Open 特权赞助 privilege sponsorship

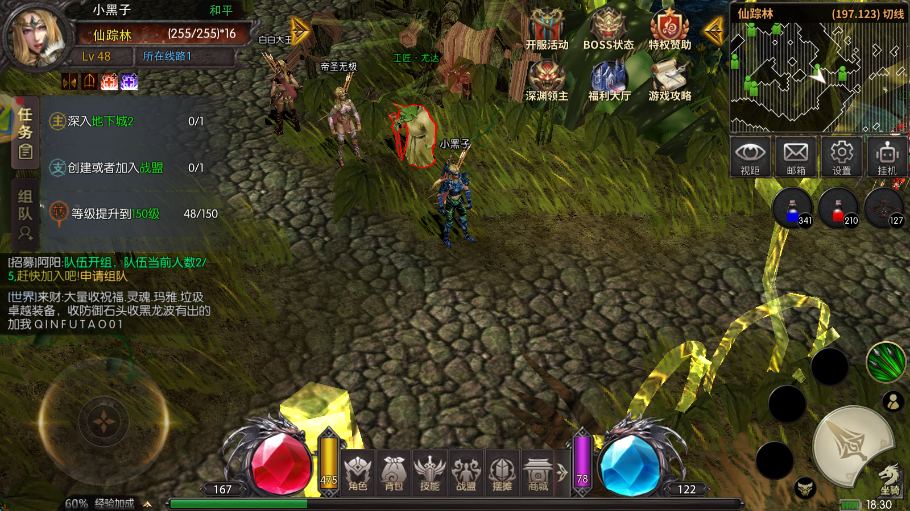click(x=669, y=27)
